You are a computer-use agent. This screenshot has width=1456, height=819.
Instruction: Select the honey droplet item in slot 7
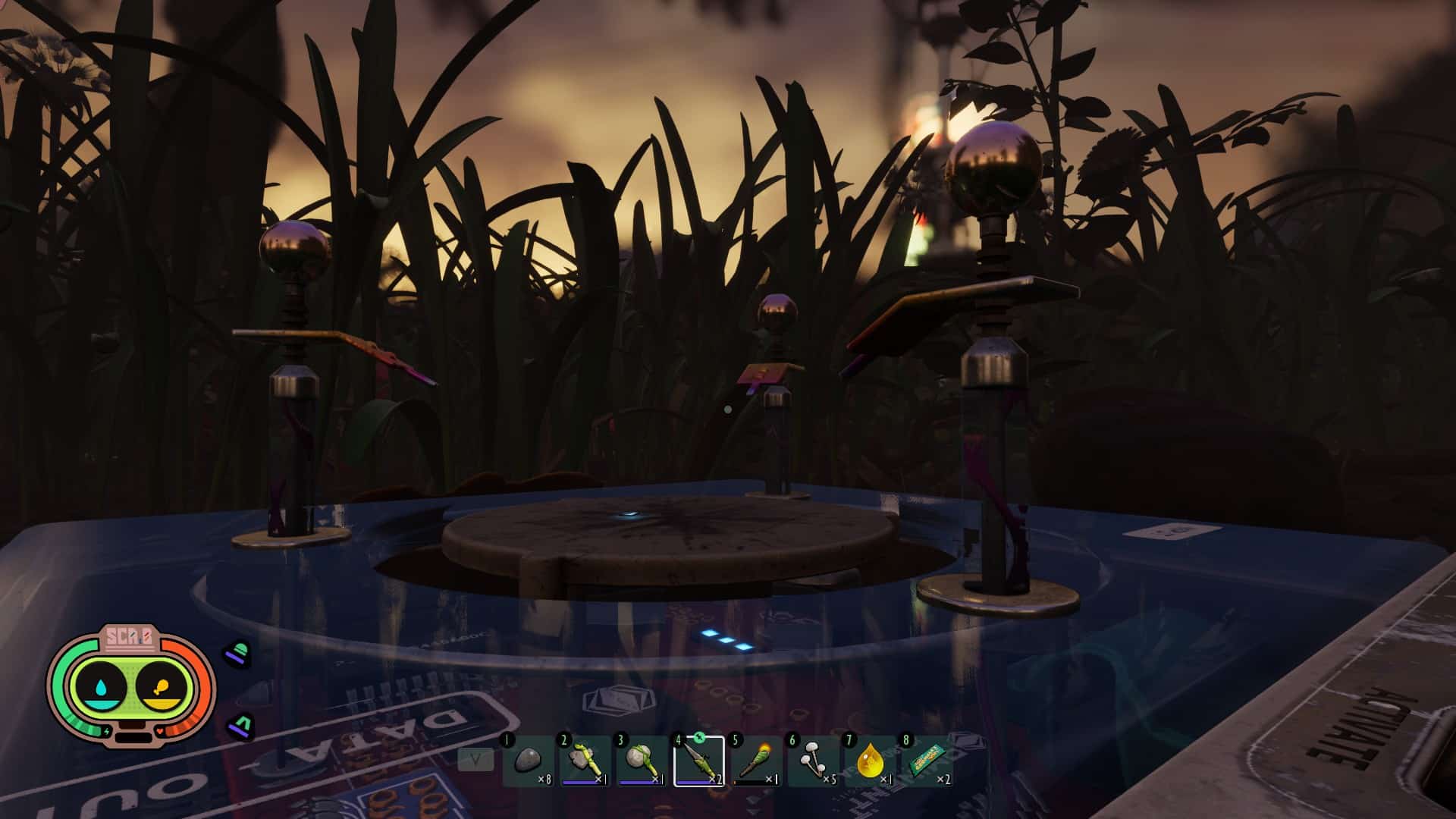(x=871, y=759)
